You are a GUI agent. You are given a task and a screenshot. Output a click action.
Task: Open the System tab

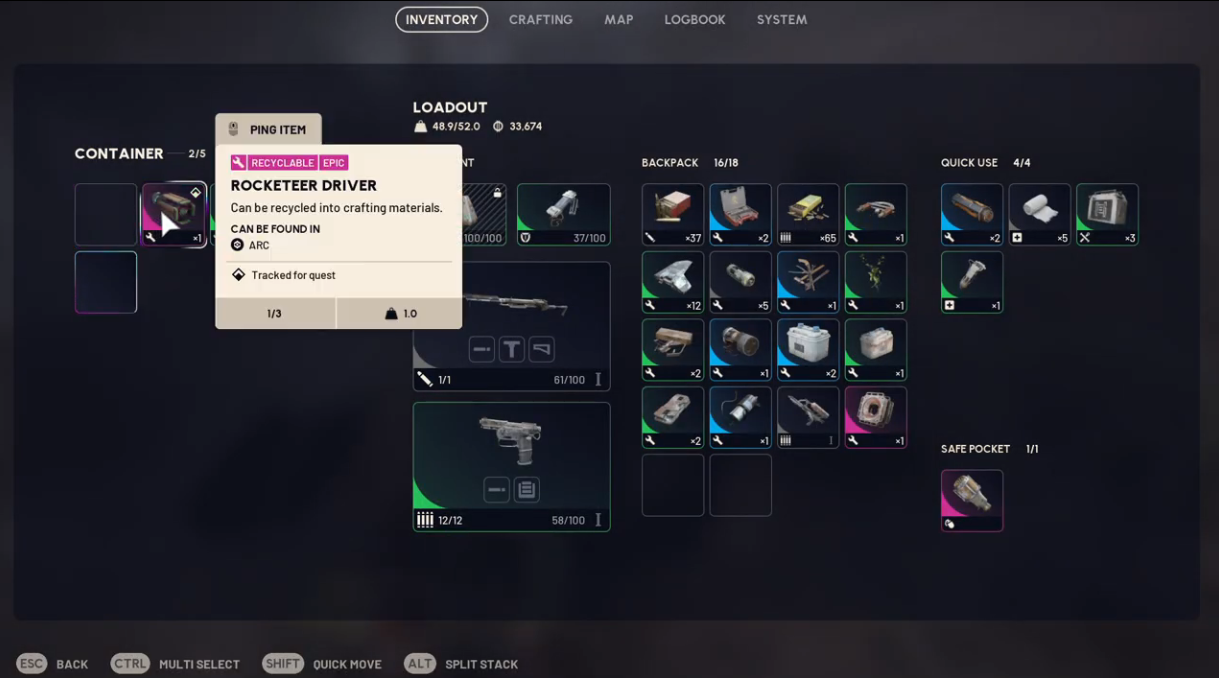click(x=781, y=20)
